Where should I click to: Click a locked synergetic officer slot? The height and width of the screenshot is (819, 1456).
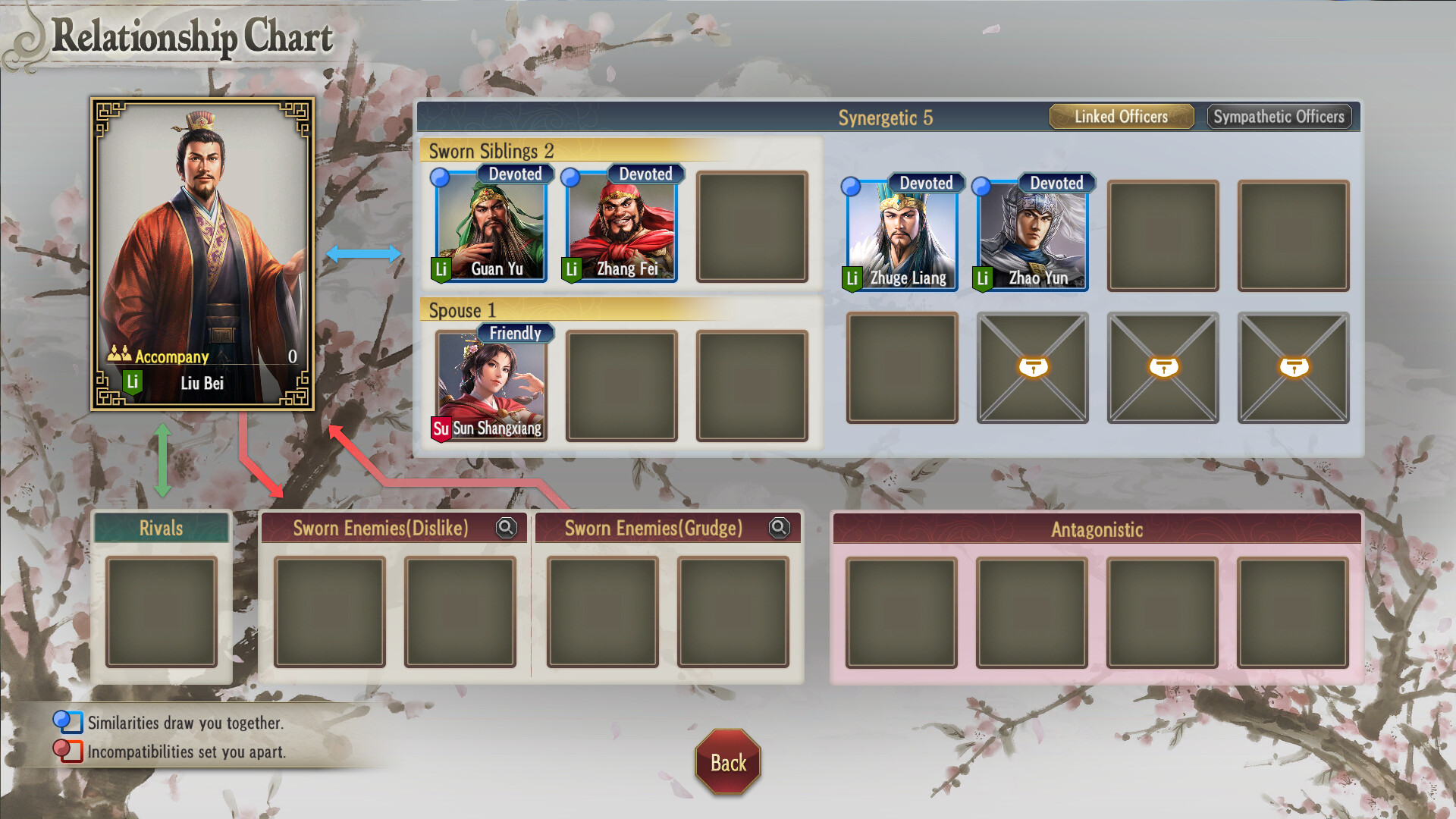click(1032, 367)
